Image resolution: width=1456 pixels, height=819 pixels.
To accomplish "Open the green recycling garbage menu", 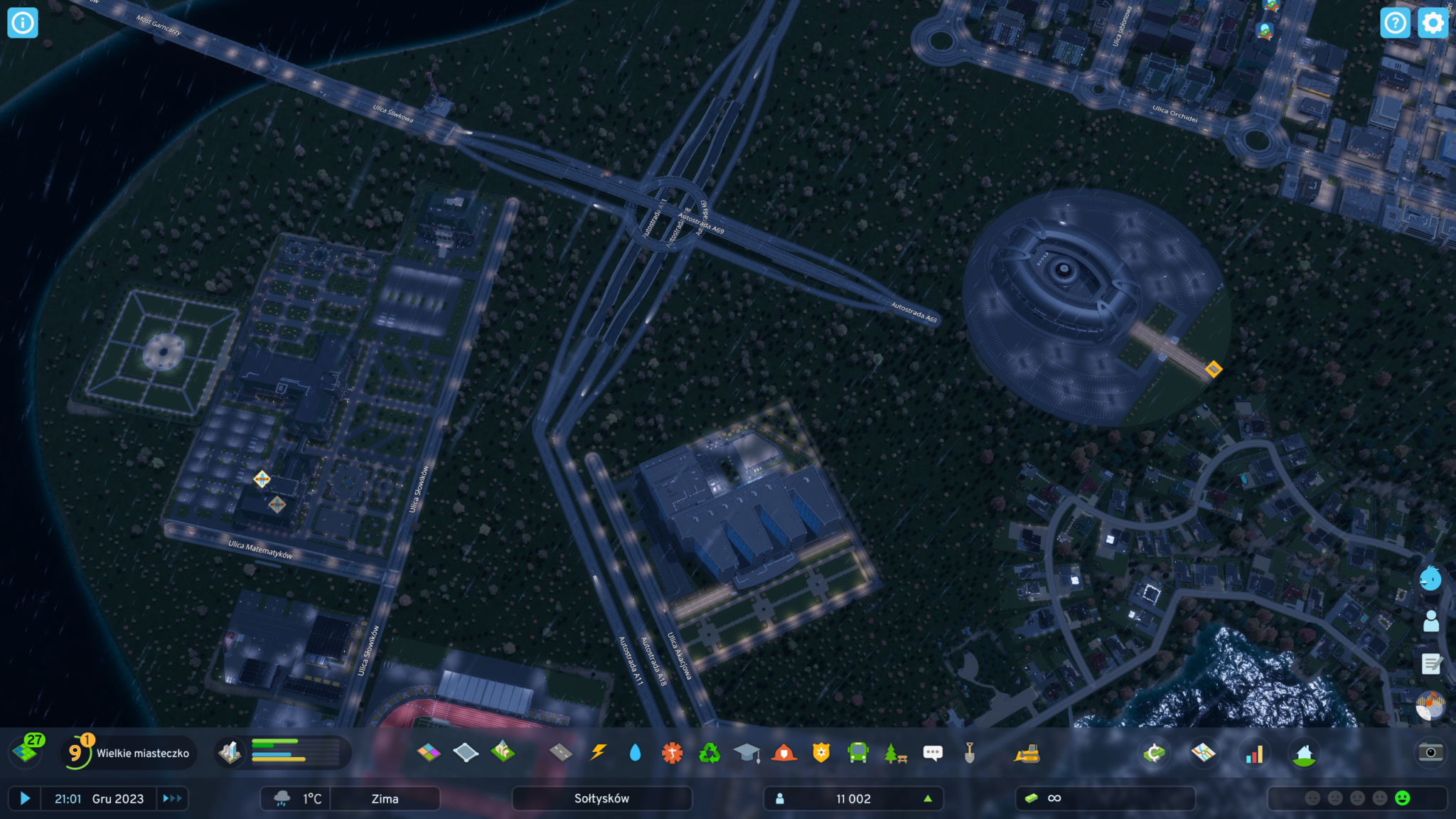I will 709,752.
